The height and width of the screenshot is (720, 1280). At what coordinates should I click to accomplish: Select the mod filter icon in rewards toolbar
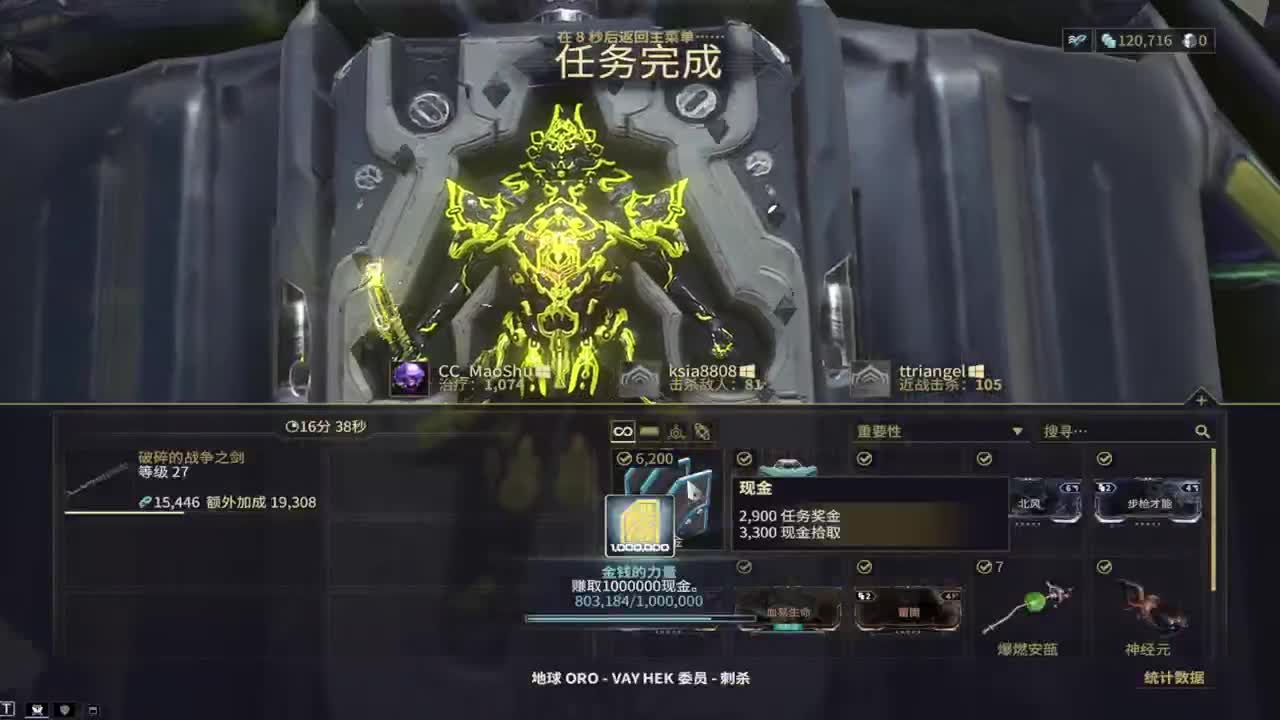pyautogui.click(x=676, y=431)
